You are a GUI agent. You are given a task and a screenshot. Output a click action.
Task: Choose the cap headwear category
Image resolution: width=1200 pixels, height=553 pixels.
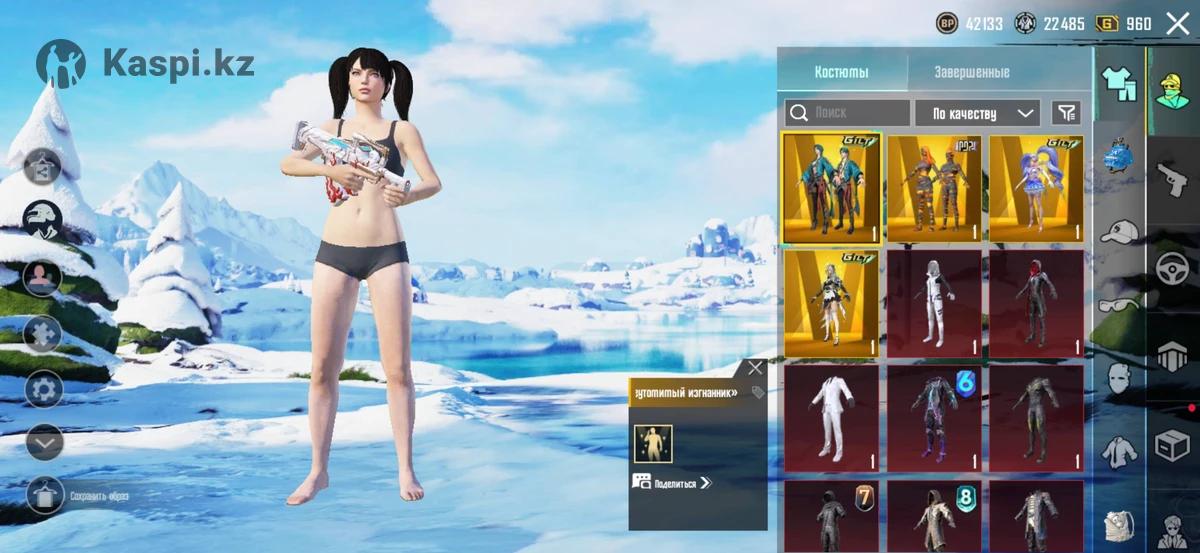pyautogui.click(x=1119, y=232)
